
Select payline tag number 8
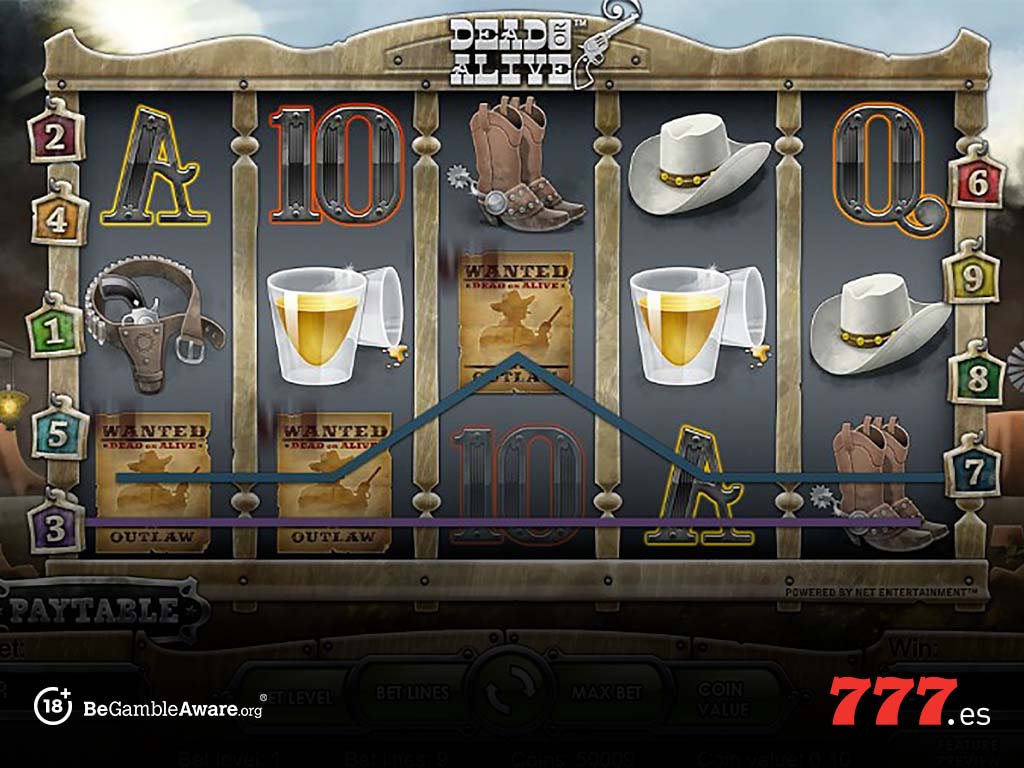pyautogui.click(x=977, y=378)
